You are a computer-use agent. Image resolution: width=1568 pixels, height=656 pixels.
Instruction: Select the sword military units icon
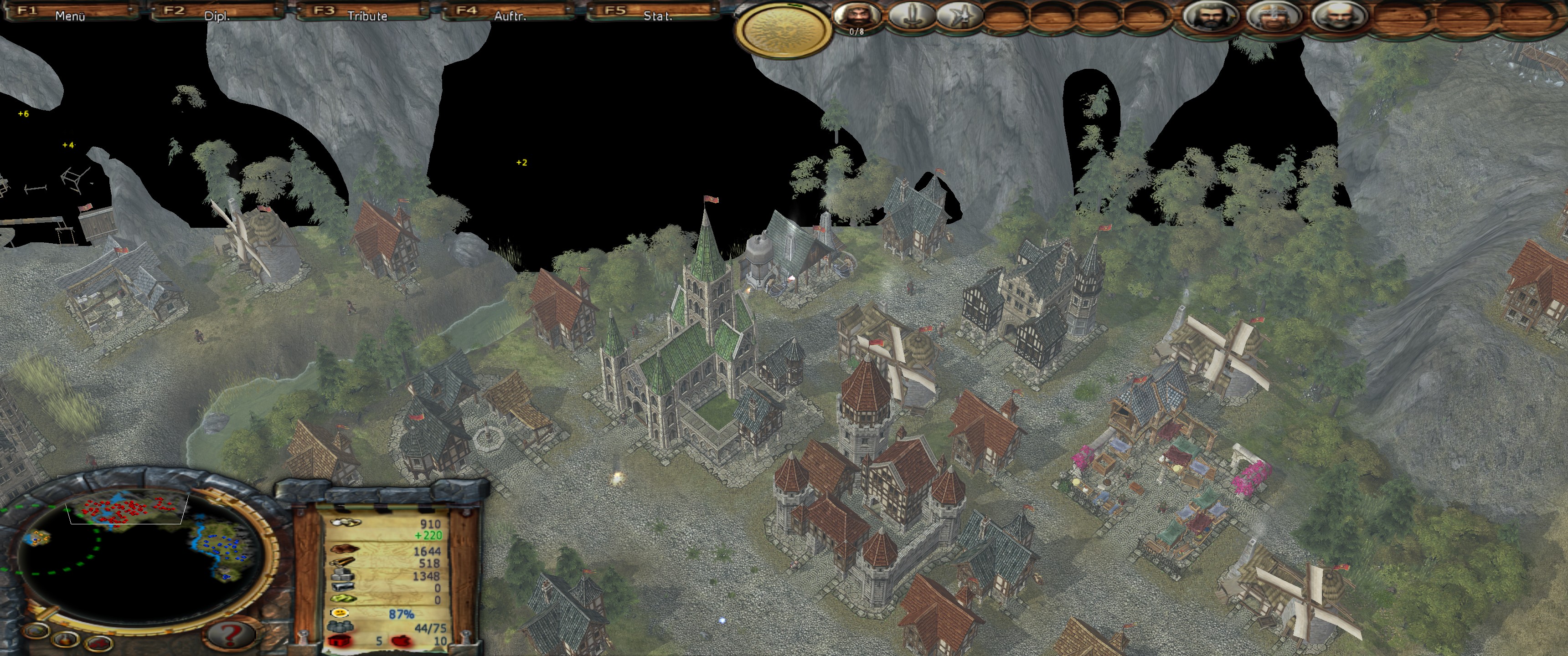pyautogui.click(x=911, y=16)
